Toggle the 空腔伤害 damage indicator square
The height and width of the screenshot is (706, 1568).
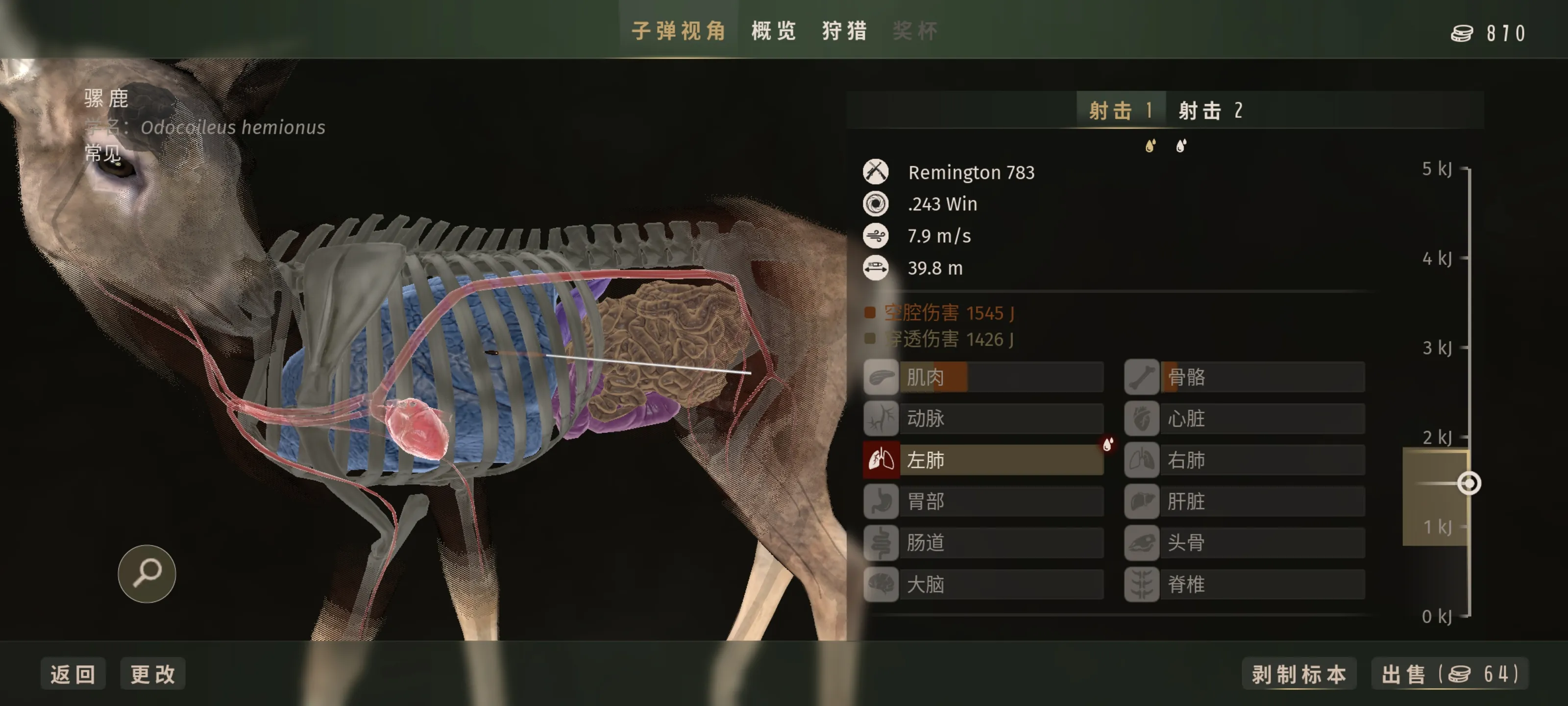tap(869, 312)
